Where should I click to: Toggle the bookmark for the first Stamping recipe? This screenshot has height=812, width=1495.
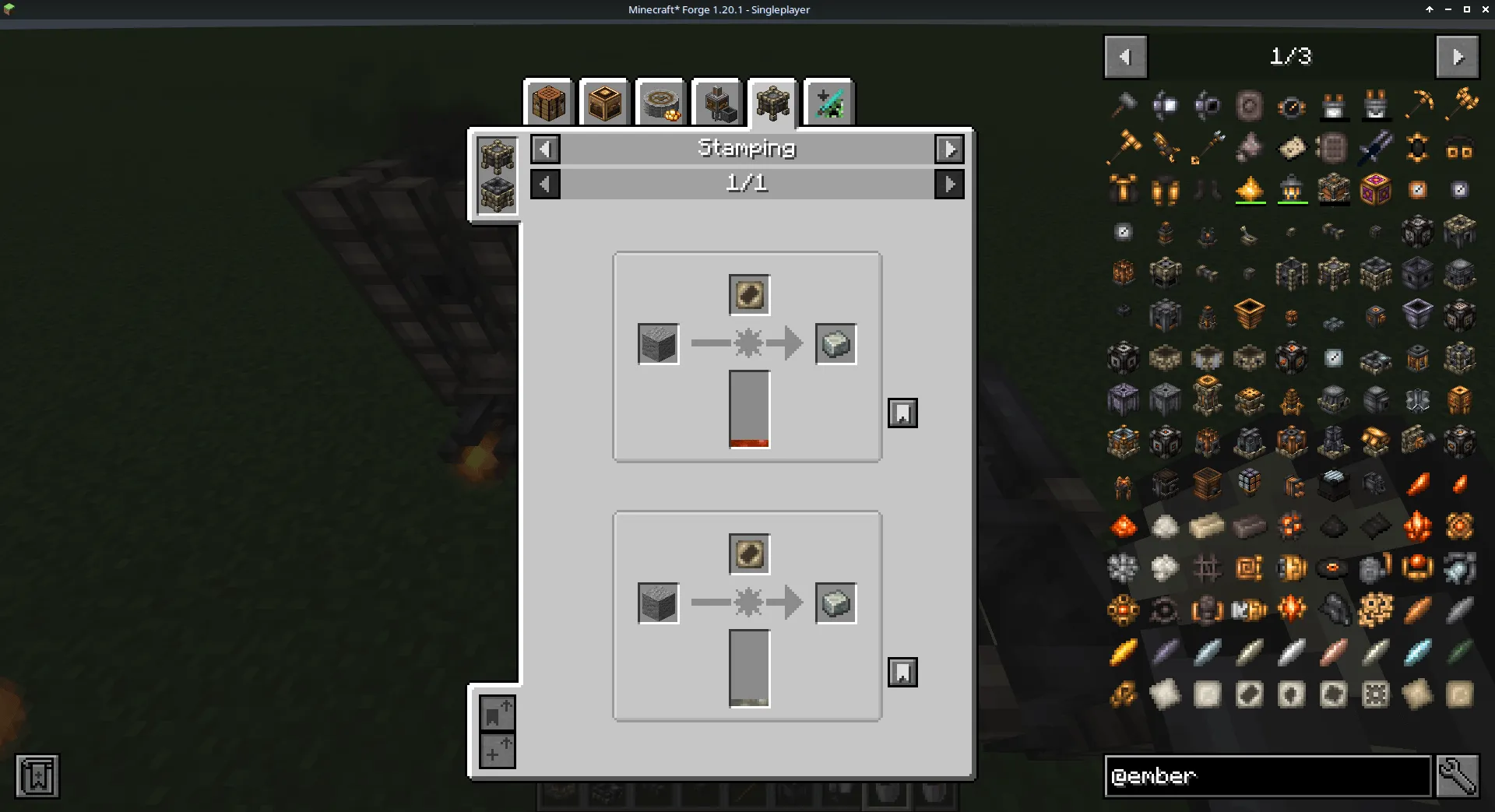click(x=902, y=413)
